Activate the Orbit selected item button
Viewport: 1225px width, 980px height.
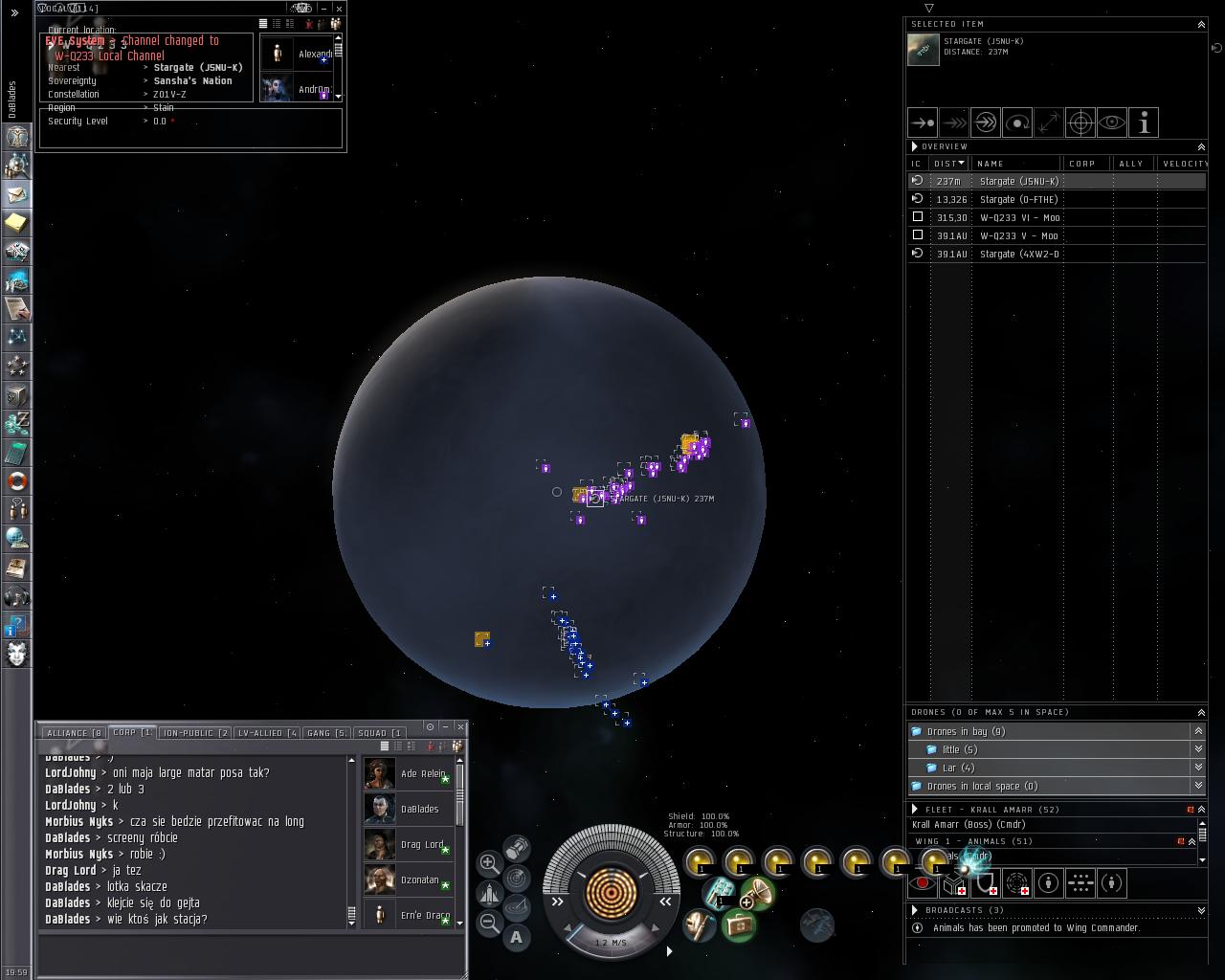coord(1017,122)
